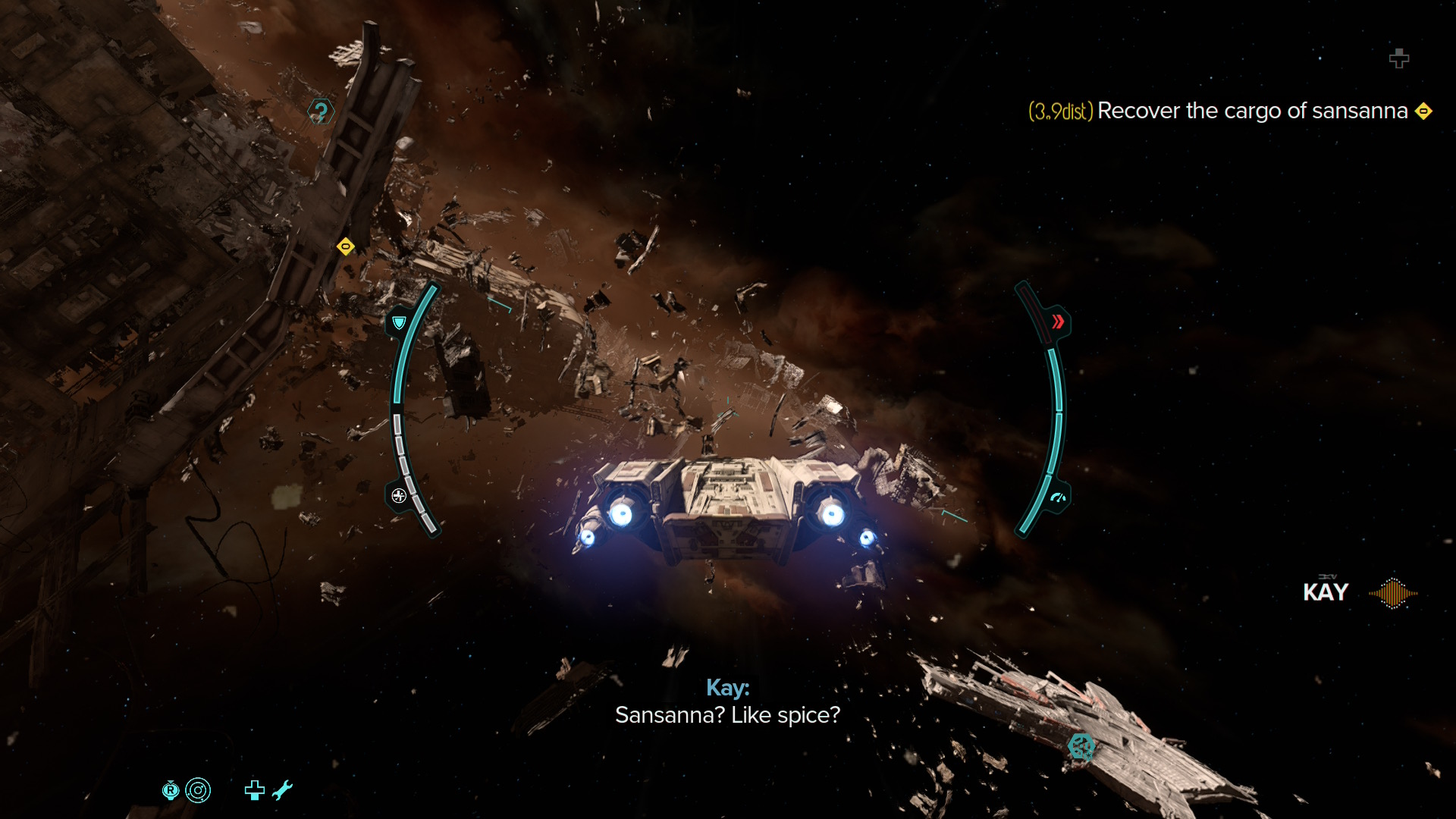Click the speedometer icon on the right gauge
The height and width of the screenshot is (819, 1456).
point(1058,498)
